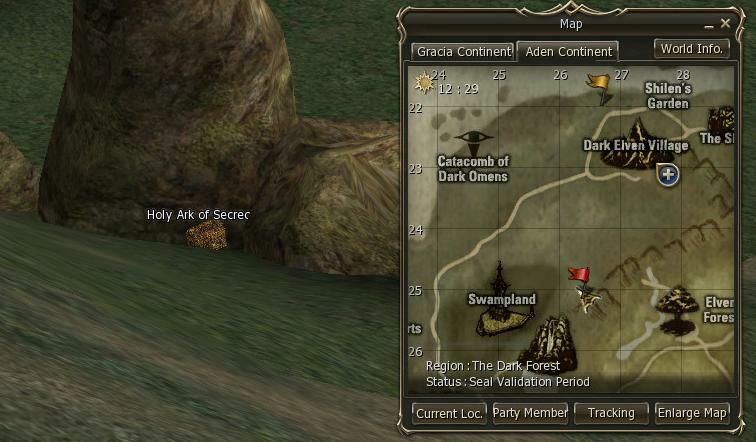Viewport: 756px width, 442px height.
Task: Open World Info. panel
Action: click(x=691, y=48)
